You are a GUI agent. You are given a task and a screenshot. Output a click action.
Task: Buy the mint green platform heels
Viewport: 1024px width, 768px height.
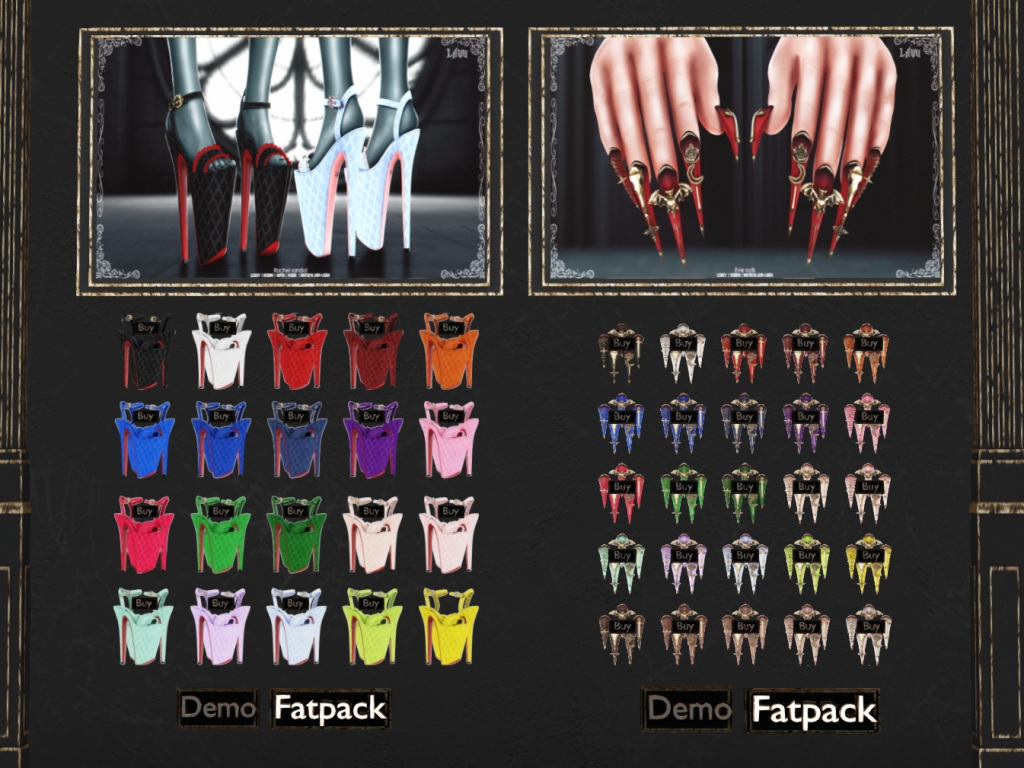click(144, 604)
